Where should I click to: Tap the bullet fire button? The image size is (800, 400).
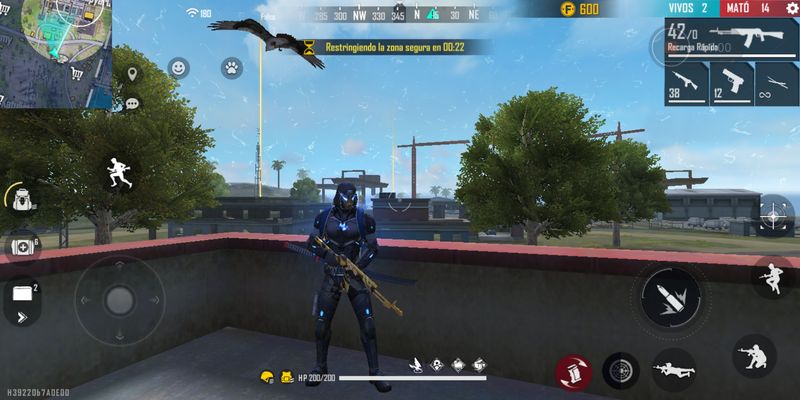click(670, 297)
